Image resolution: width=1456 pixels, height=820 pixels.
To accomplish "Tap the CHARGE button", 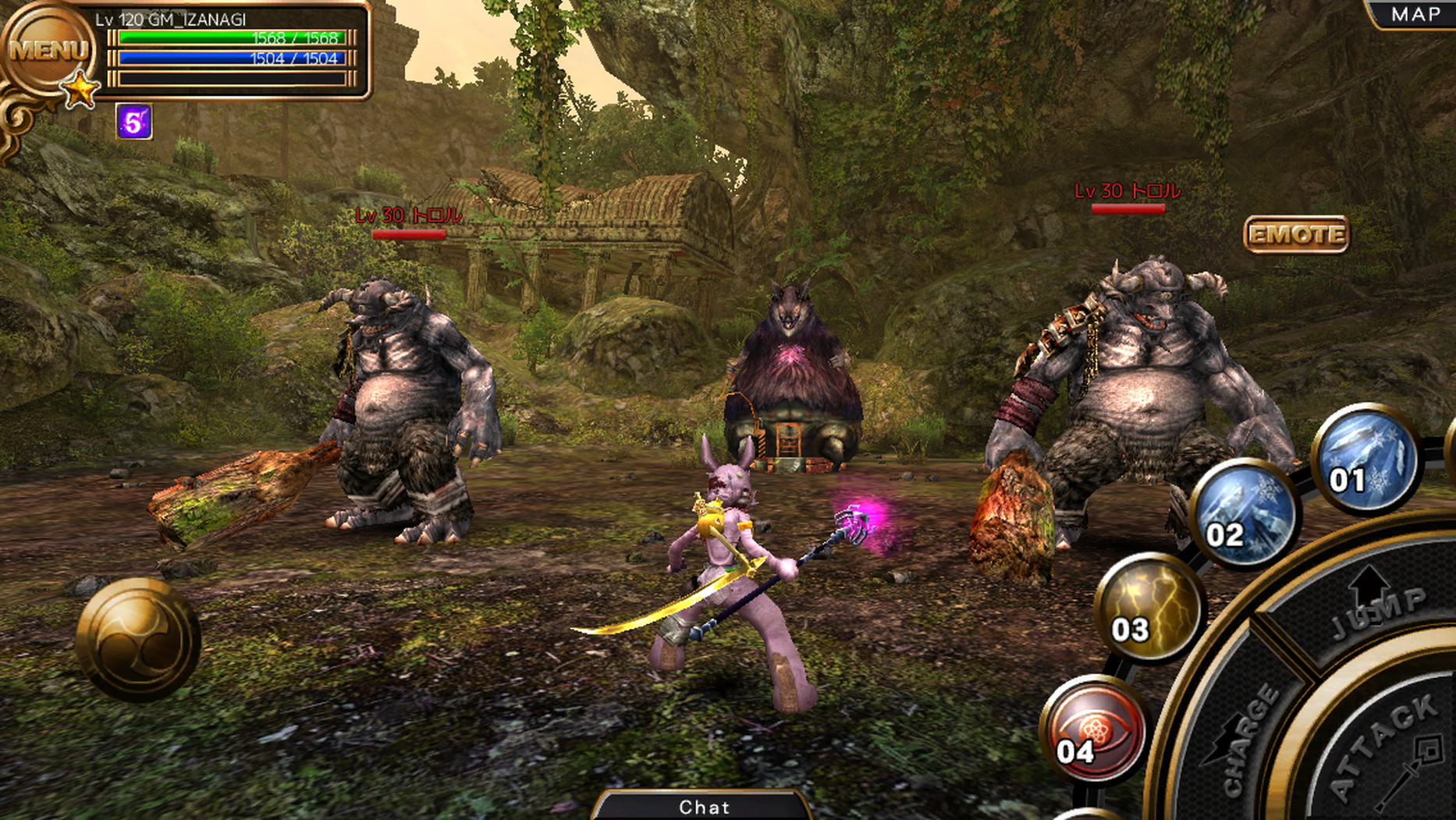I will tap(1248, 733).
